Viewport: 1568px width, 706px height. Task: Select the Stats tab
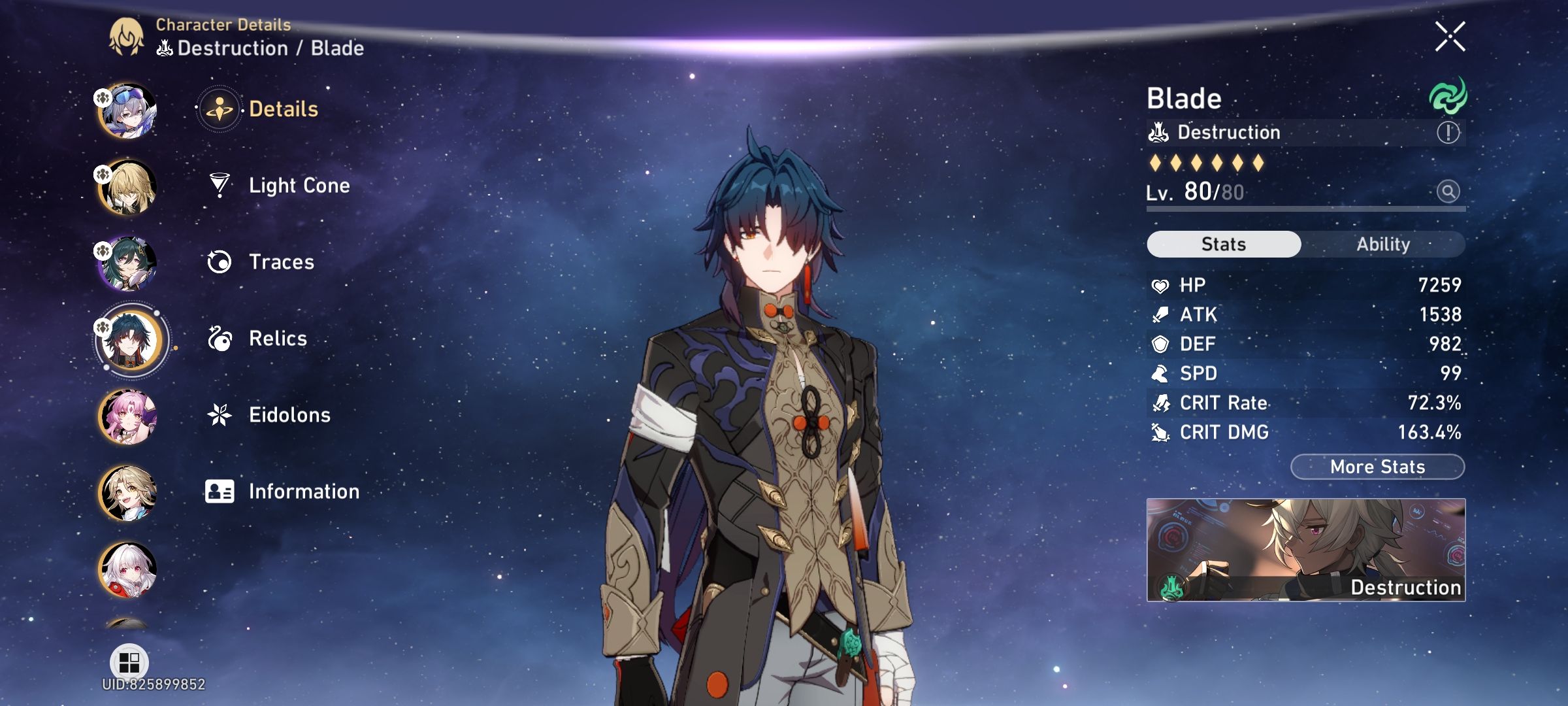coord(1222,243)
